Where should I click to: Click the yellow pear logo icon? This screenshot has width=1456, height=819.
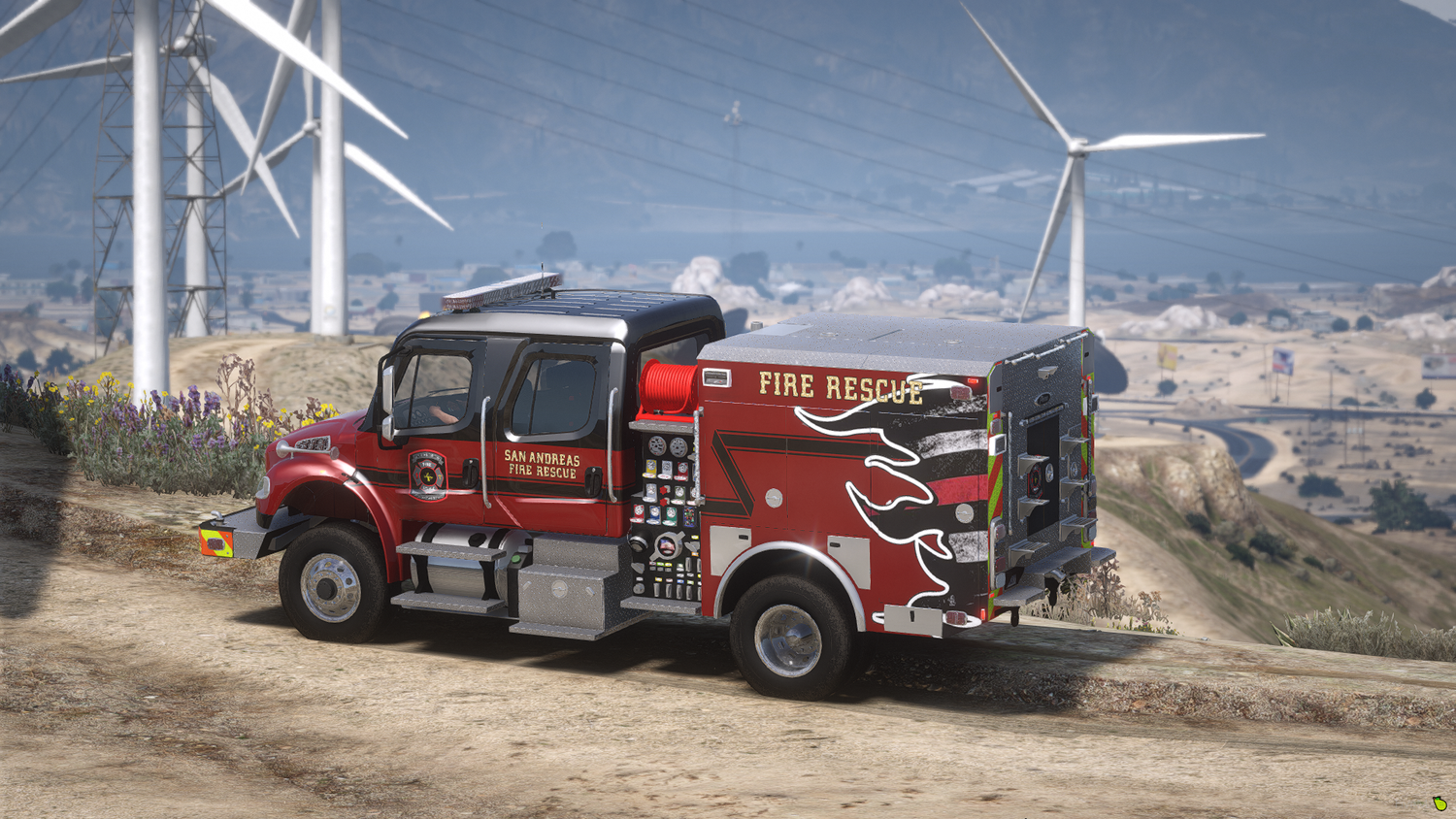(1439, 803)
